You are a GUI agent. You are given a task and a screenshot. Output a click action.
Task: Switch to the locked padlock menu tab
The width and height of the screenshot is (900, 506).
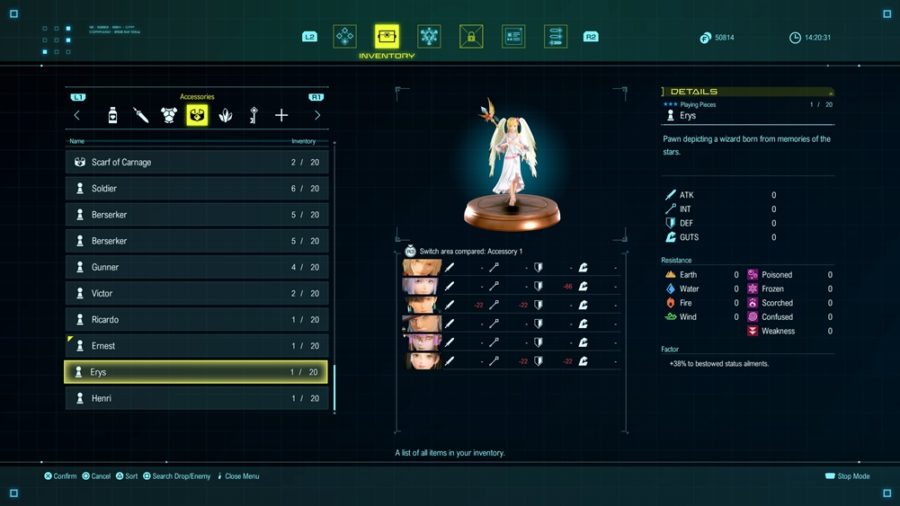point(471,37)
